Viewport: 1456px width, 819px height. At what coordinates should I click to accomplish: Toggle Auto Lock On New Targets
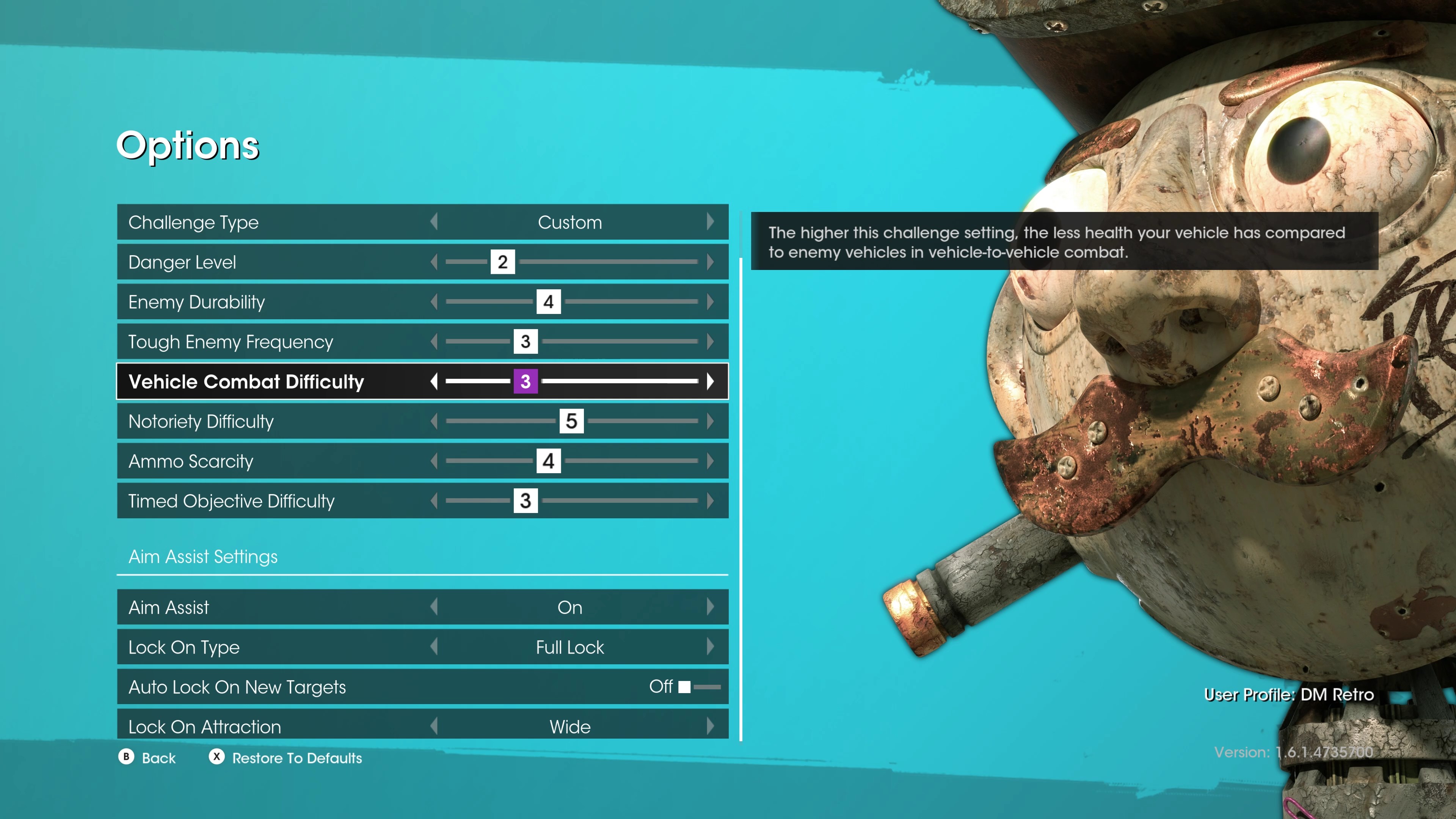tap(698, 687)
